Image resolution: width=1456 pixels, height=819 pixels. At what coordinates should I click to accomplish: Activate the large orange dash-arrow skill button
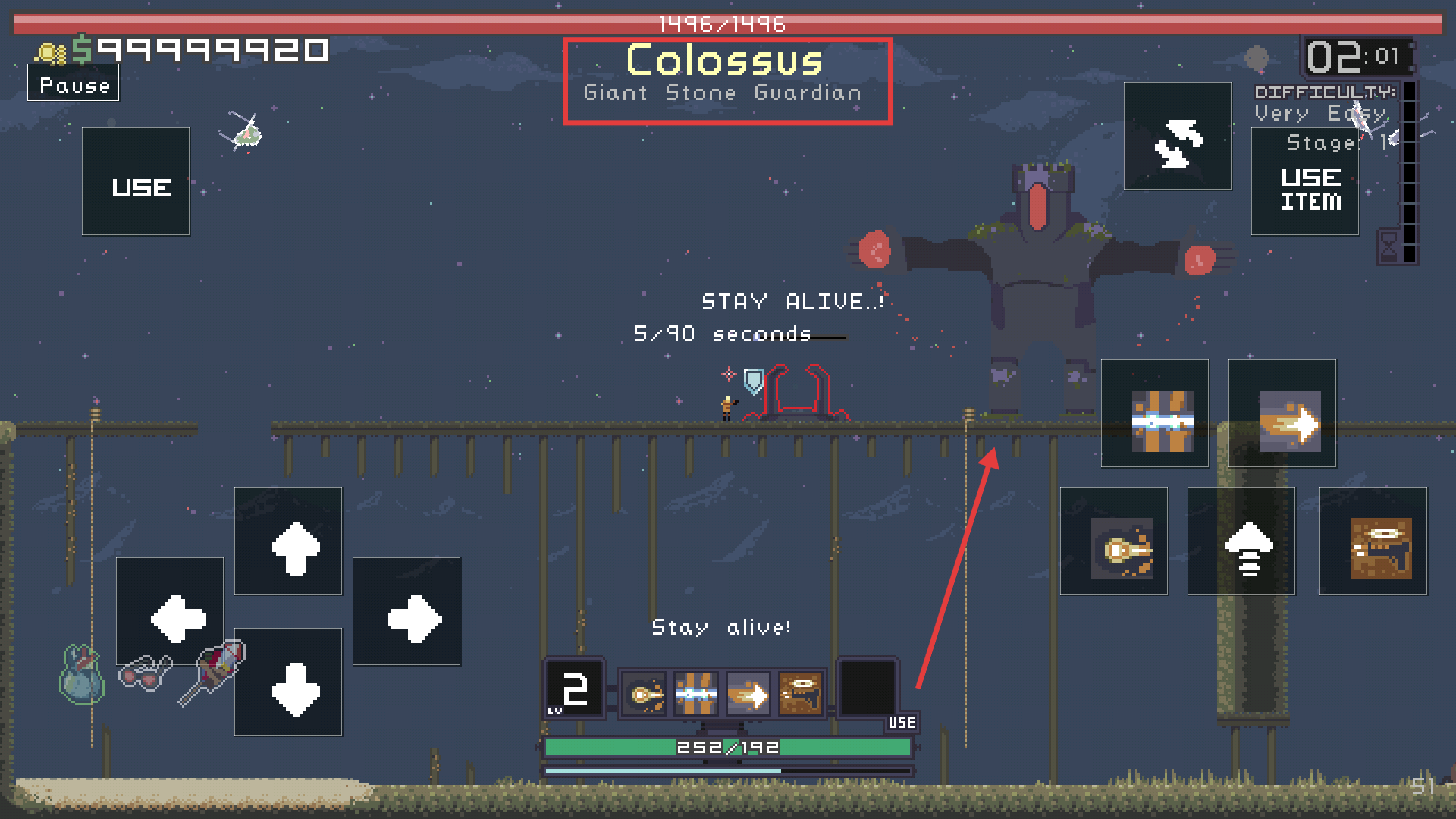click(1282, 414)
